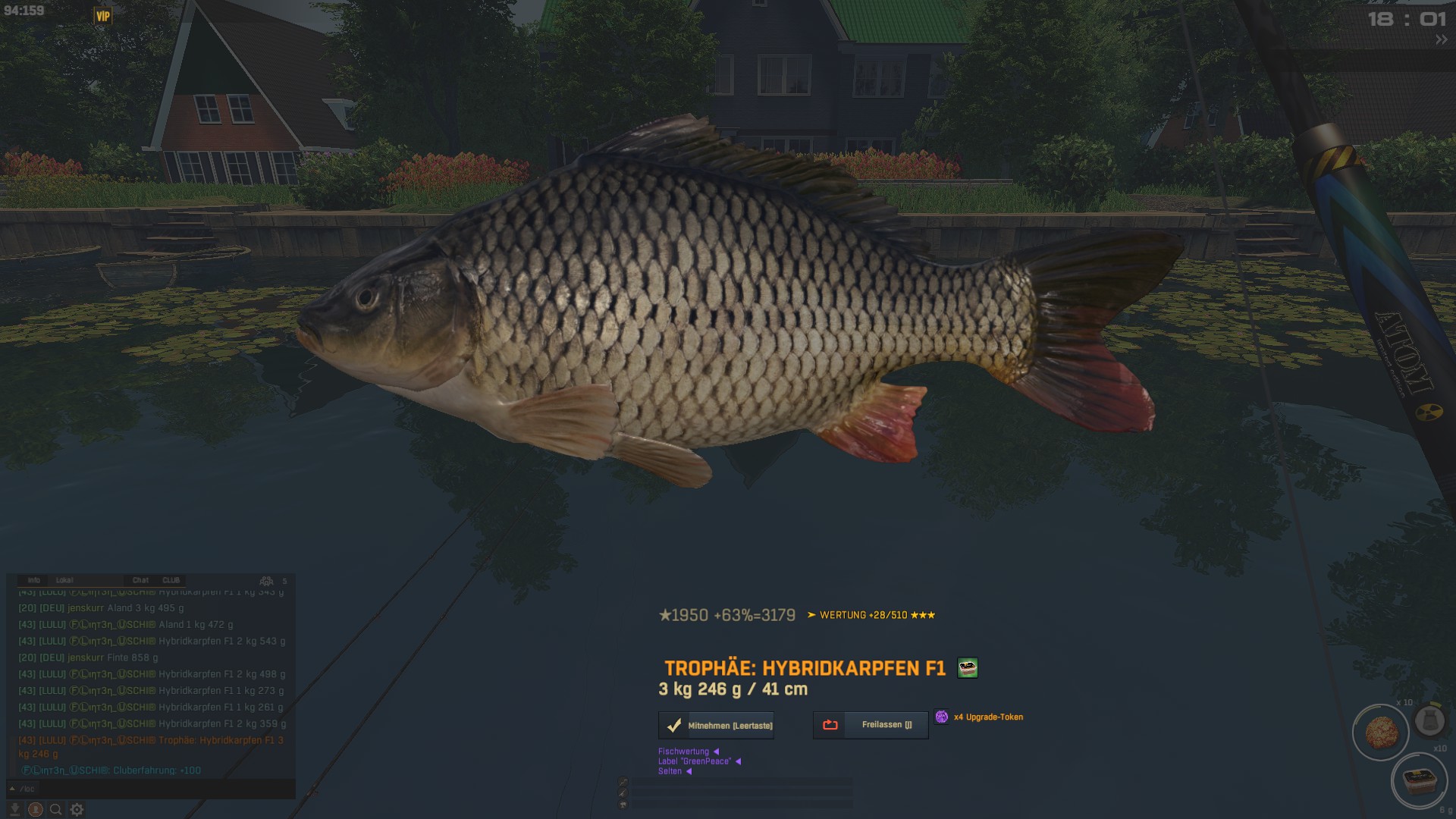Open the Lokal chat tab
This screenshot has width=1456, height=819.
pos(64,580)
